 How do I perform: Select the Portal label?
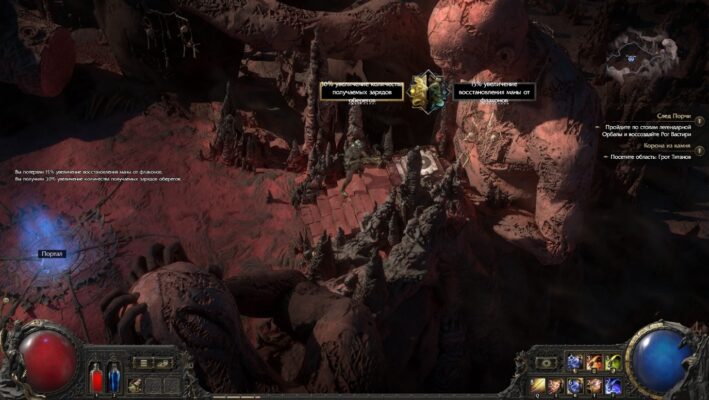(52, 254)
